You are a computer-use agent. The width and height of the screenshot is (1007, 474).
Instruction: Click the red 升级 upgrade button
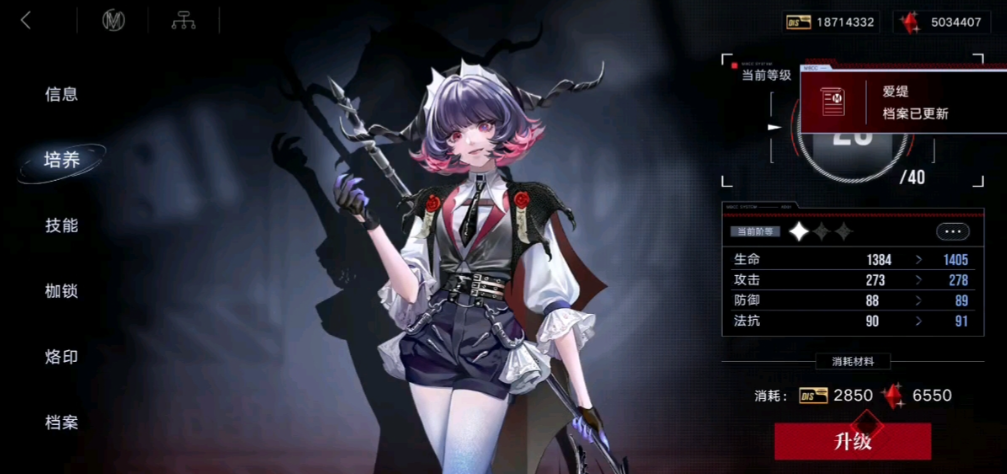[852, 441]
